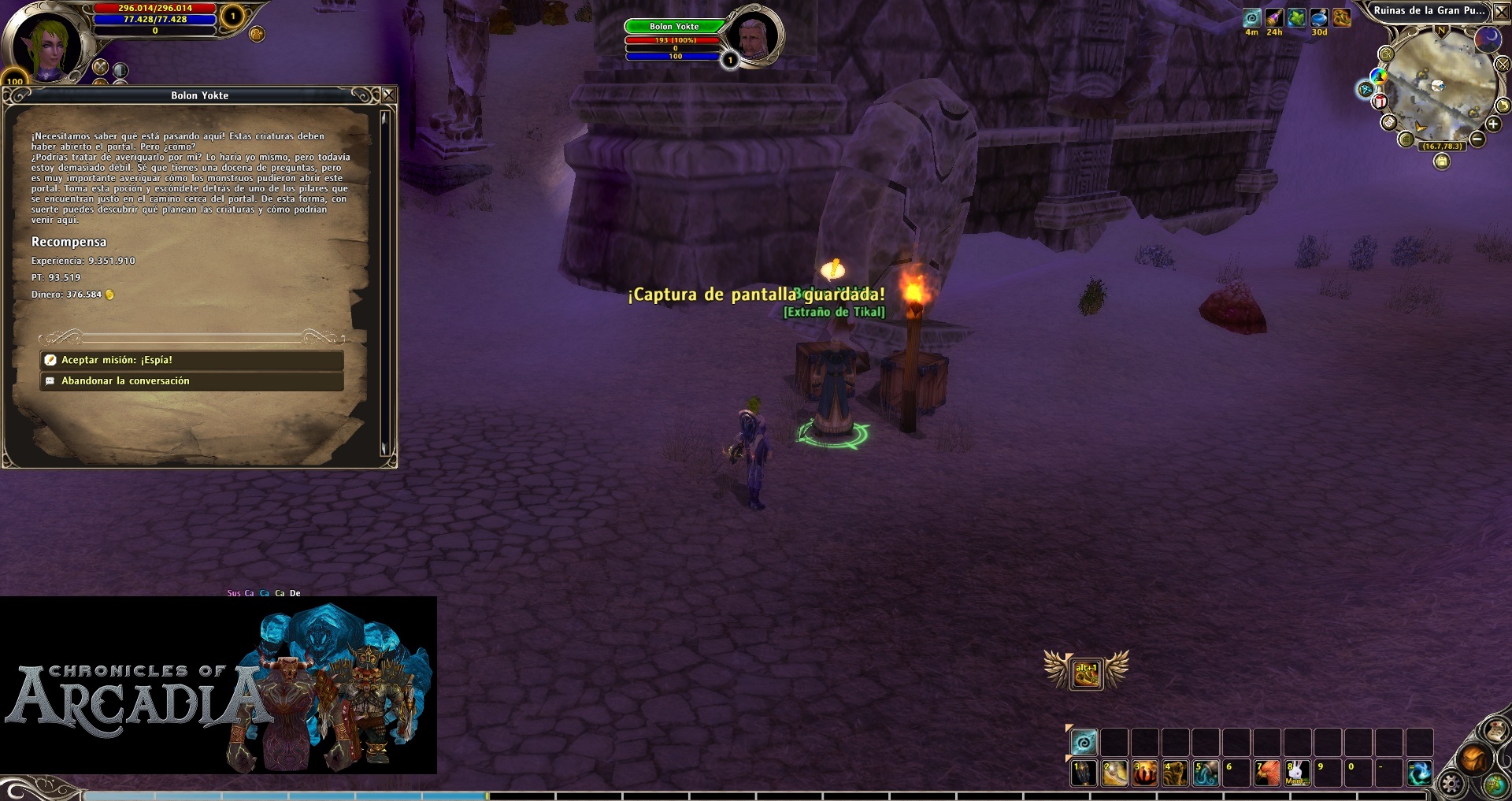Use the white rabbit mount in slot 8
The image size is (1512, 801).
(x=1297, y=773)
